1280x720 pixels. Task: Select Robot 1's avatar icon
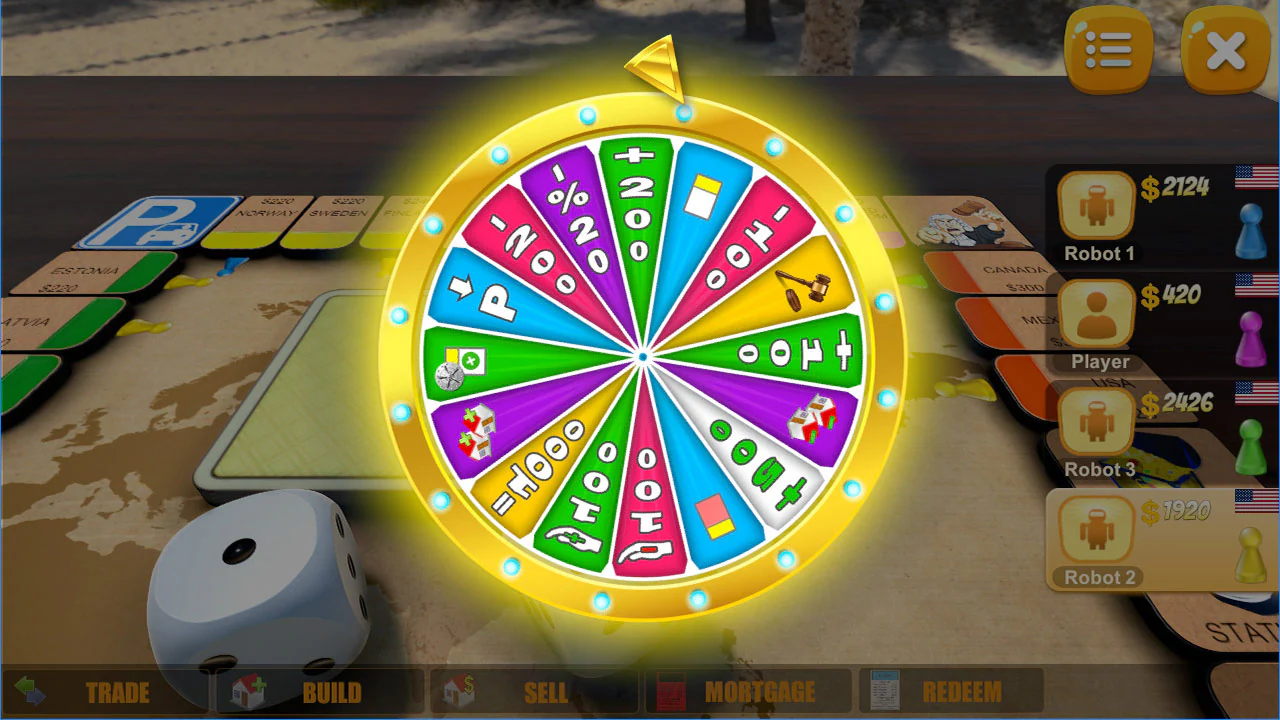[x=1095, y=205]
